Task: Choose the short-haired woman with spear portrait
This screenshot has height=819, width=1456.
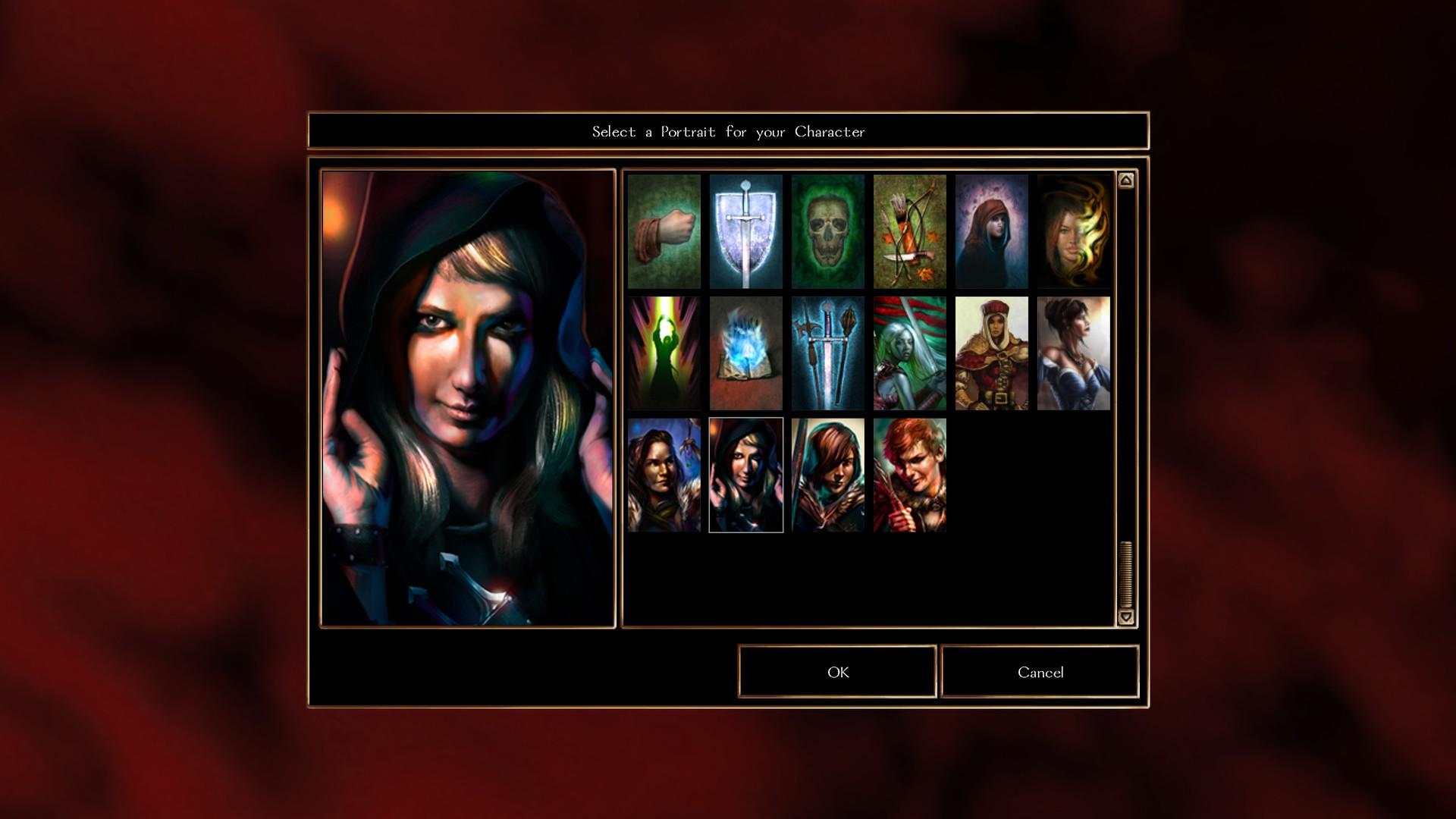Action: point(827,475)
